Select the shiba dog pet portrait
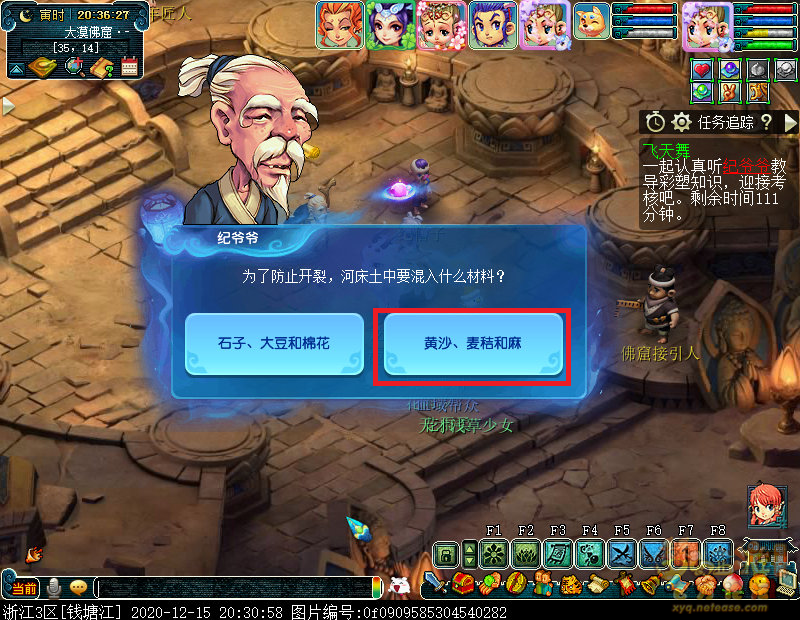 click(591, 20)
